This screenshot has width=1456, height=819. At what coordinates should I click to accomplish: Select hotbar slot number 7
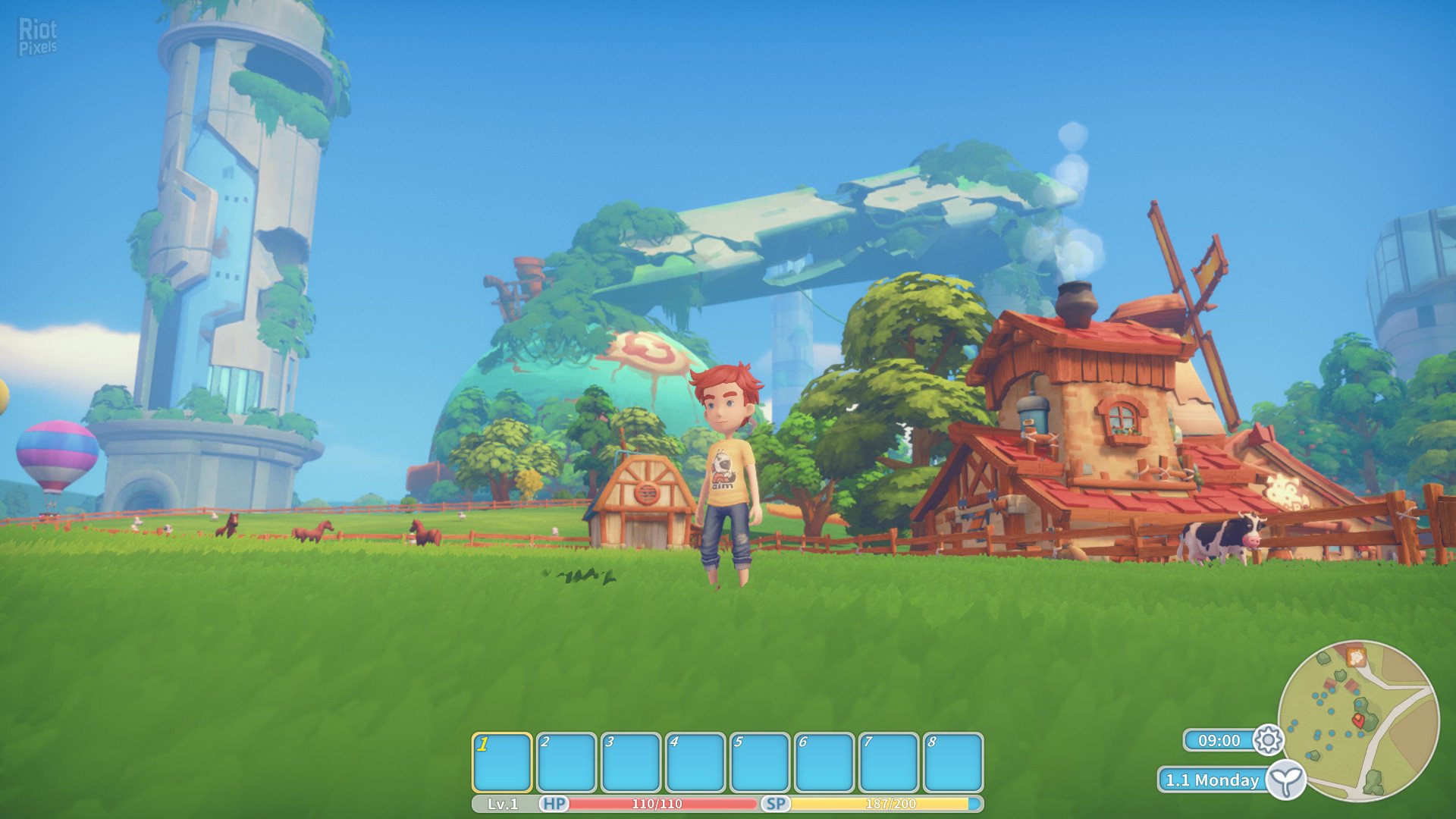point(889,762)
